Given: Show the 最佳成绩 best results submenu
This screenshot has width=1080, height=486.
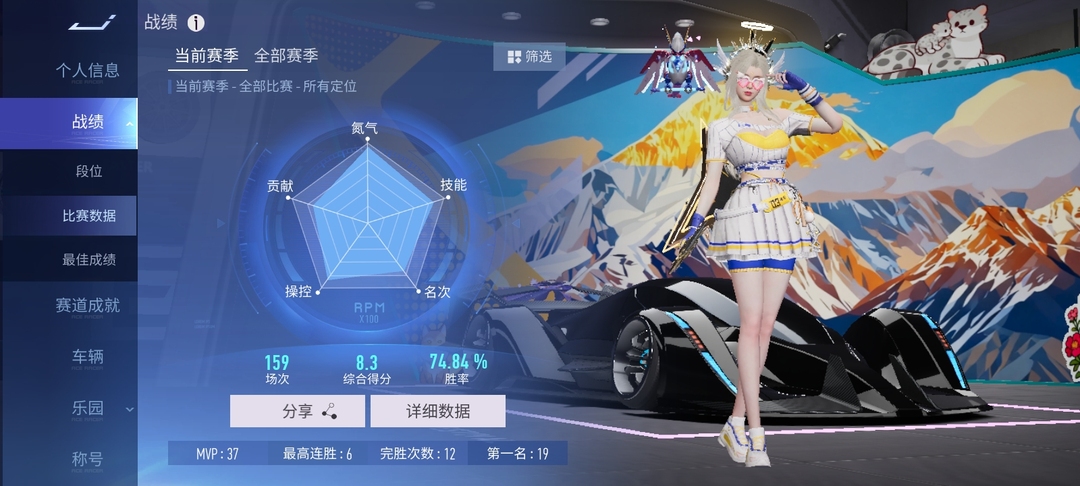Looking at the screenshot, I should pos(89,260).
